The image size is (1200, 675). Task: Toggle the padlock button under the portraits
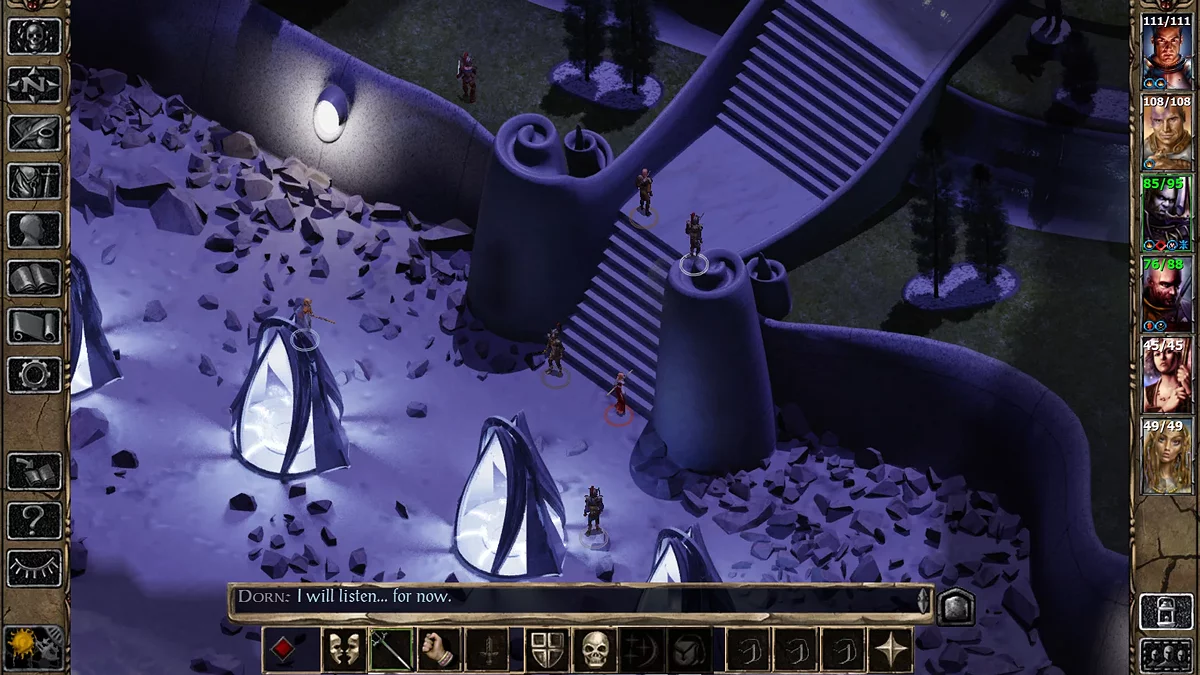pos(1166,611)
